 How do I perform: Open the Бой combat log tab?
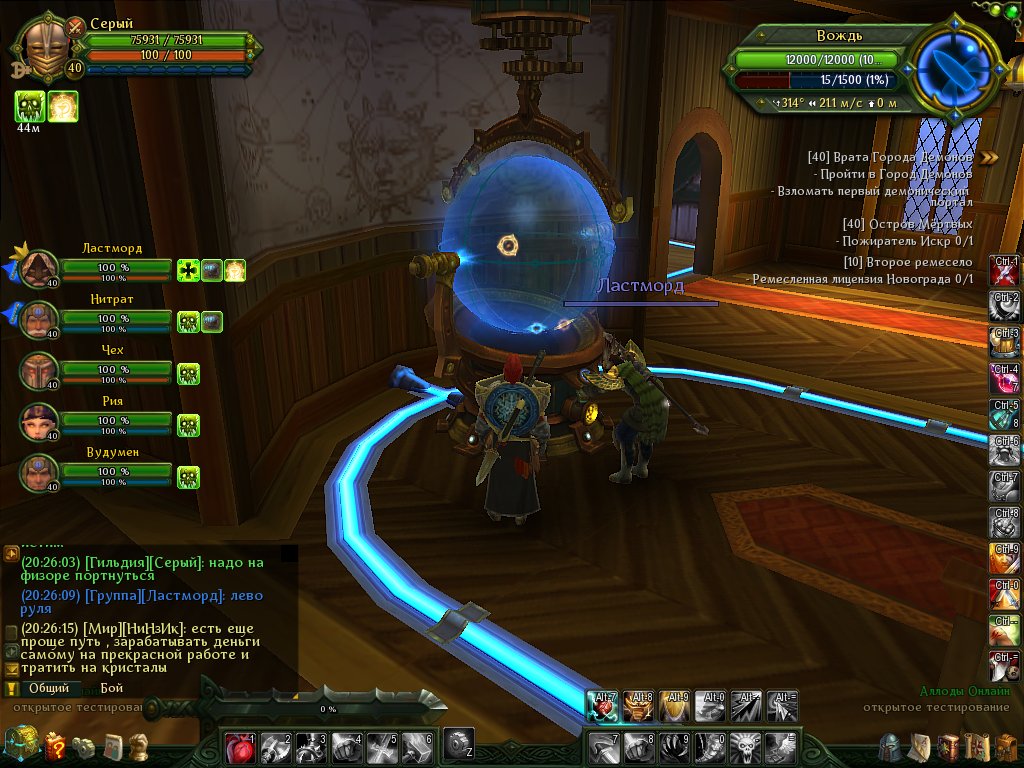111,689
